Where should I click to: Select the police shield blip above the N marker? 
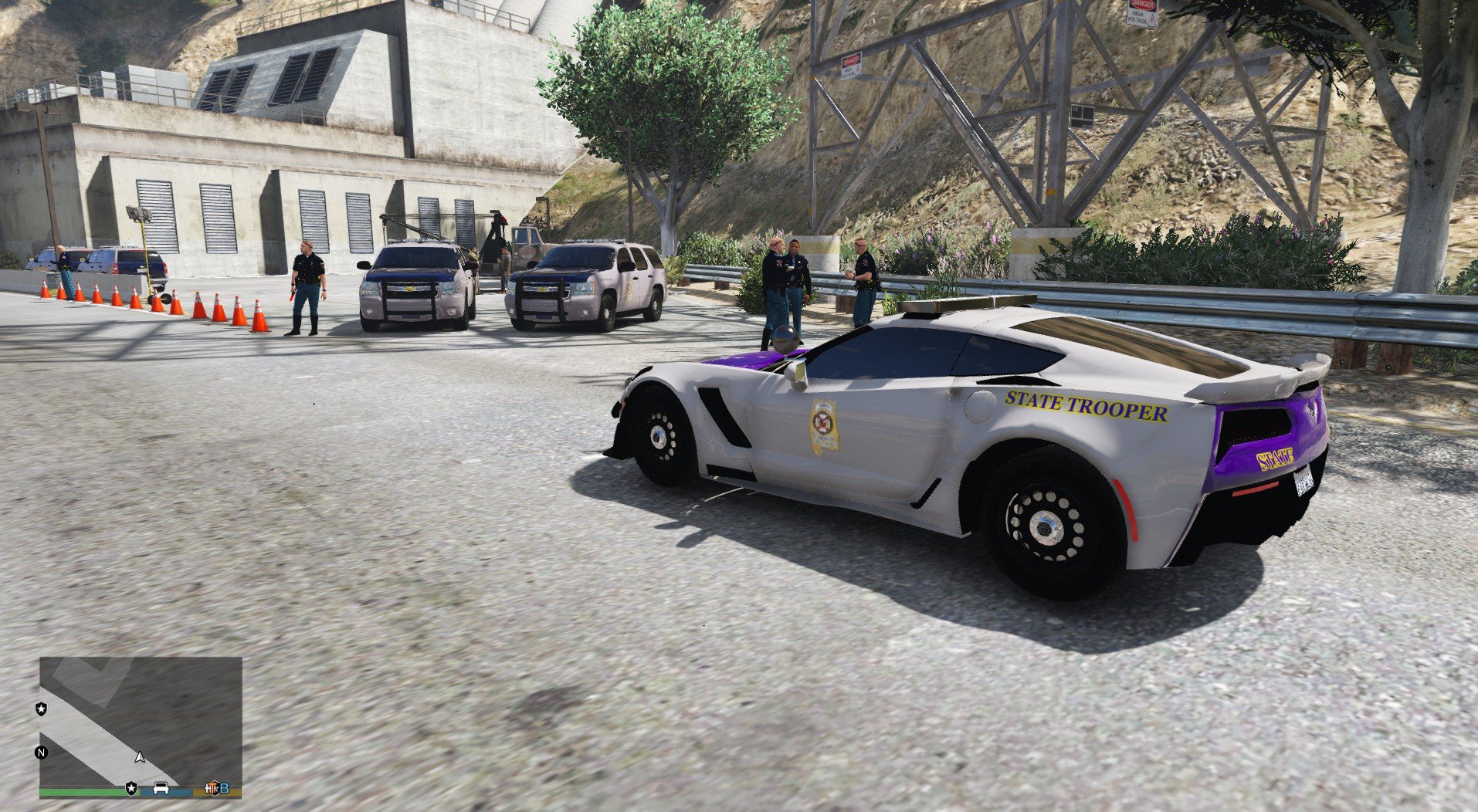tap(41, 709)
